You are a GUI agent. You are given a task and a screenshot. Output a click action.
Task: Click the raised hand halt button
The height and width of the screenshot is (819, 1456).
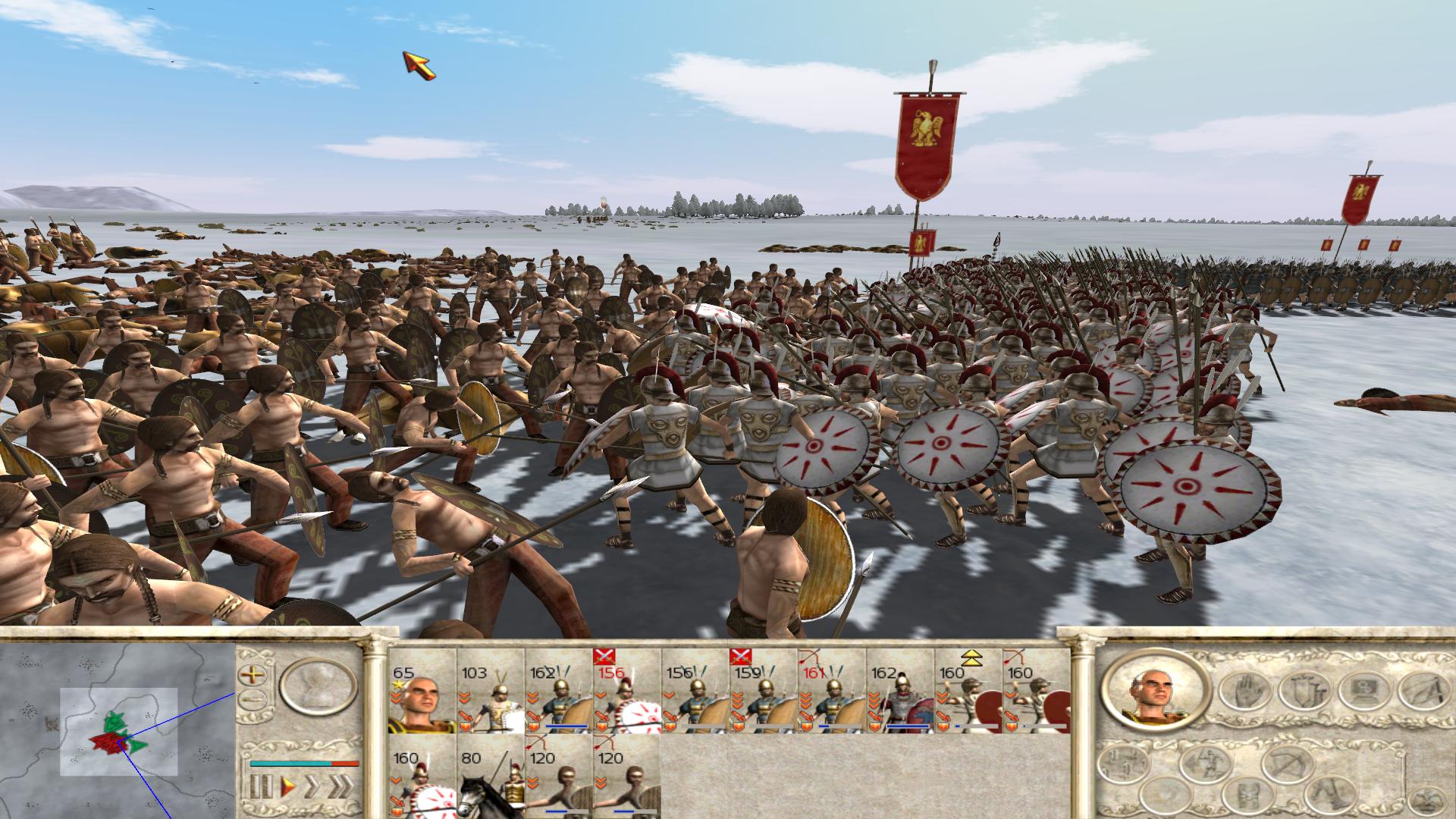[1244, 690]
